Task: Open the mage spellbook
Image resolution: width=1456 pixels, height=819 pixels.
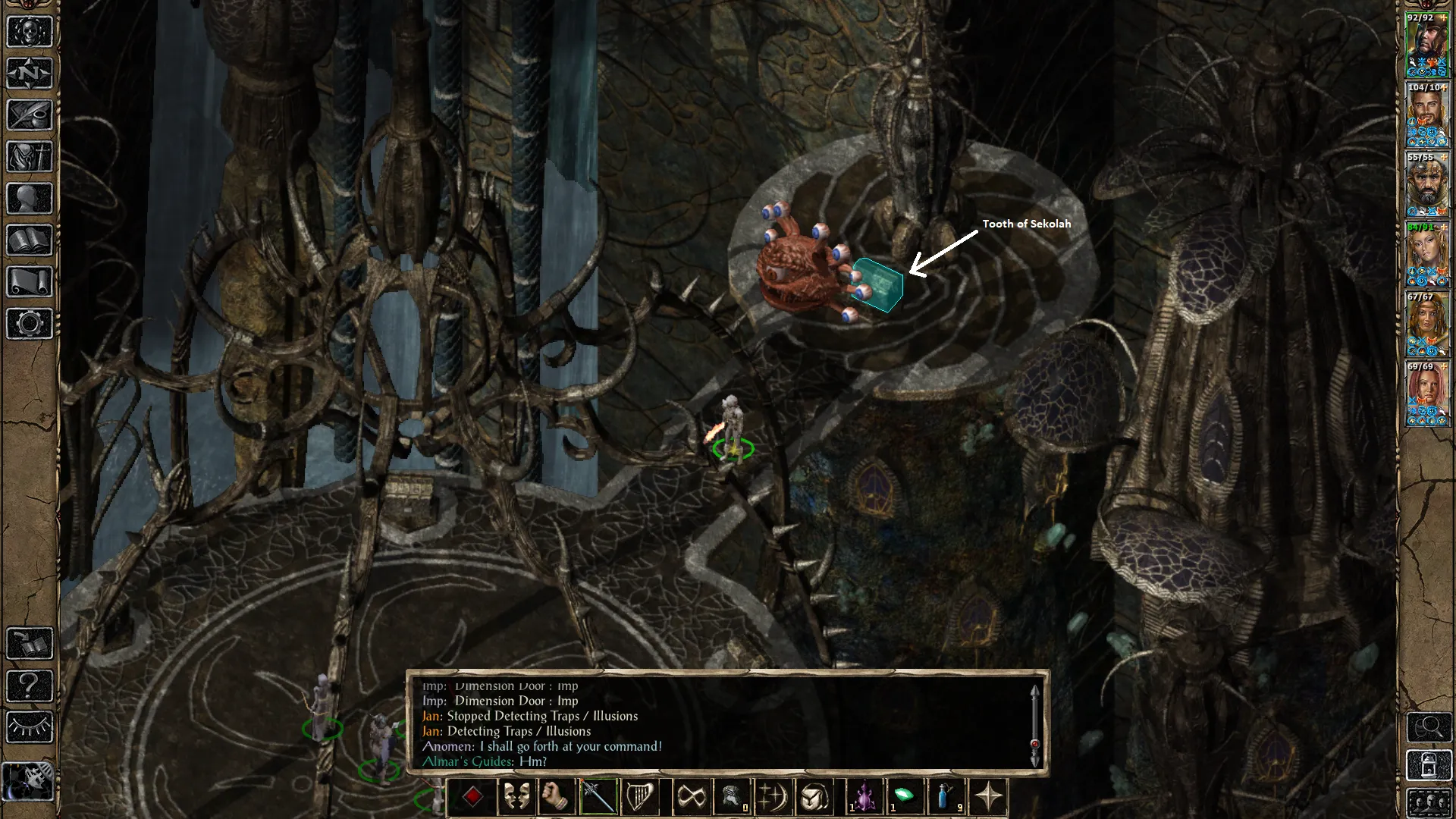Action: point(30,240)
